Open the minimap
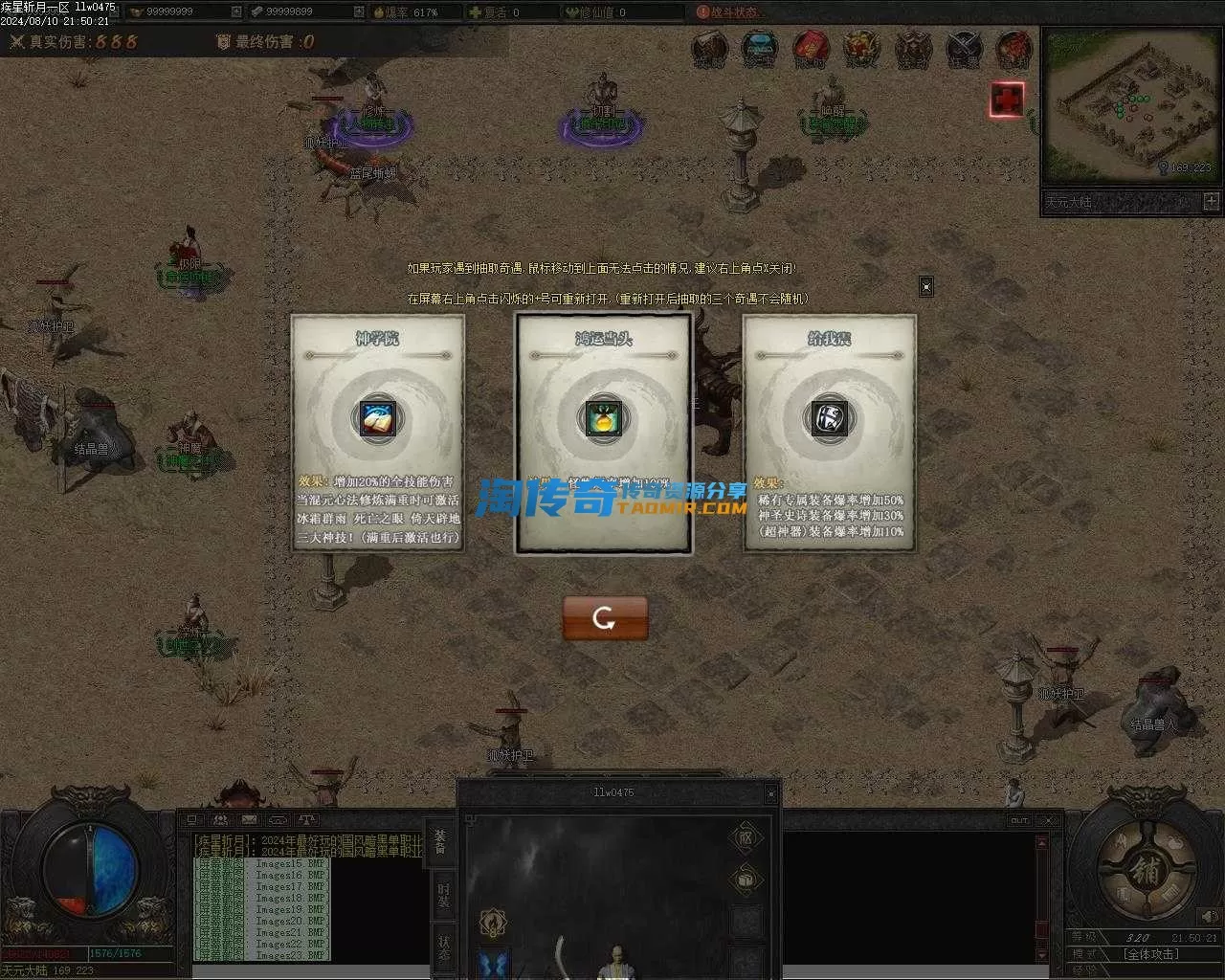This screenshot has height=980, width=1225. [x=1129, y=105]
